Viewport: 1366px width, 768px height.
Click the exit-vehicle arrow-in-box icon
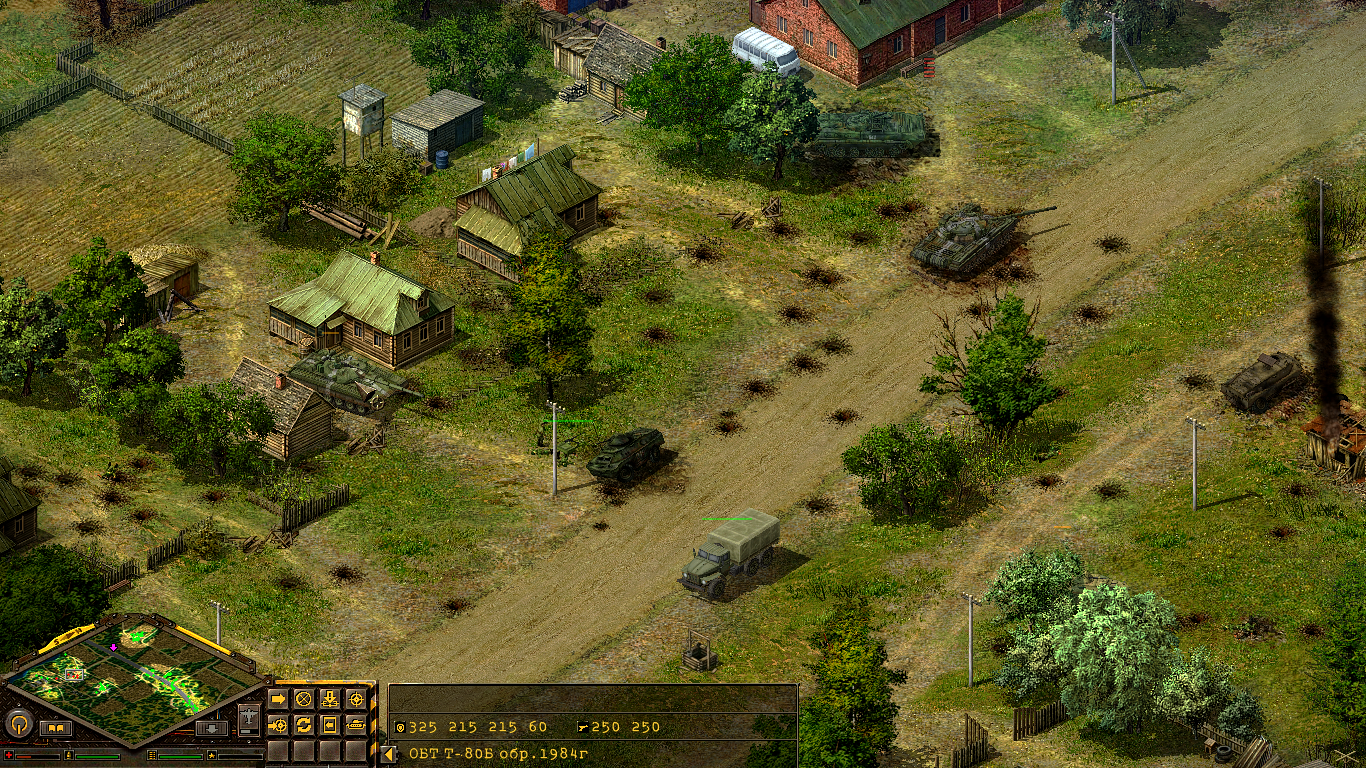pyautogui.click(x=330, y=725)
